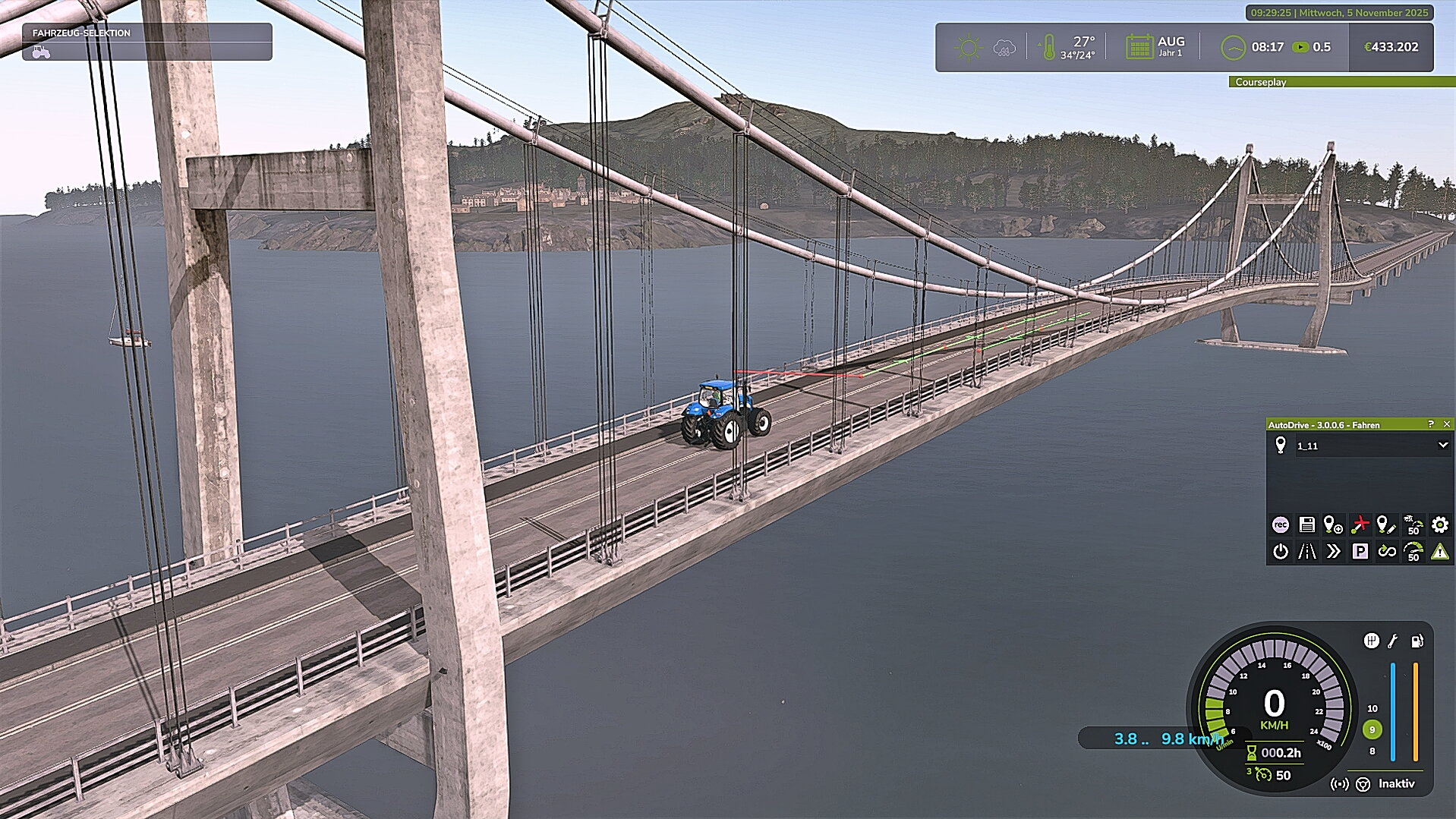Toggle the loop route icon
1456x819 pixels.
click(x=1386, y=551)
